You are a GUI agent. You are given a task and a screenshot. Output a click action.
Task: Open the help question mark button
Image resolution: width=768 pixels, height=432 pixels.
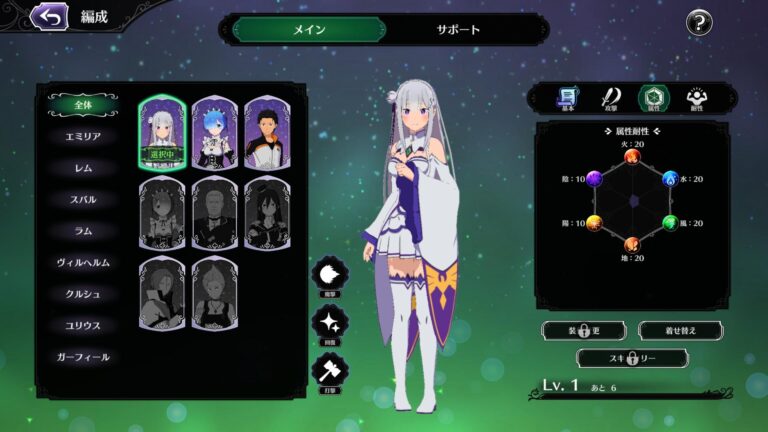pos(699,23)
